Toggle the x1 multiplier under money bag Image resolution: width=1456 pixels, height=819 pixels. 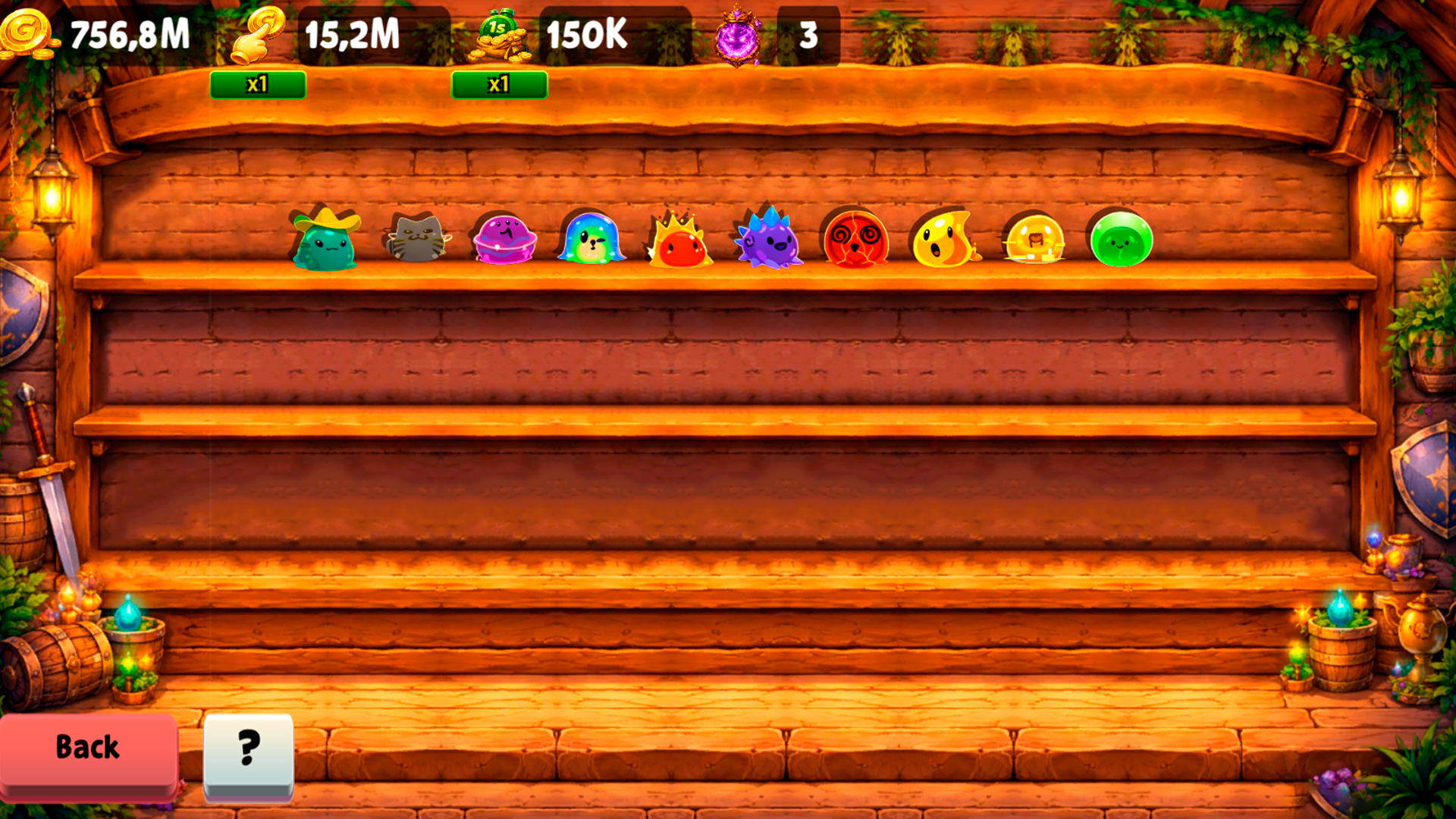(500, 85)
